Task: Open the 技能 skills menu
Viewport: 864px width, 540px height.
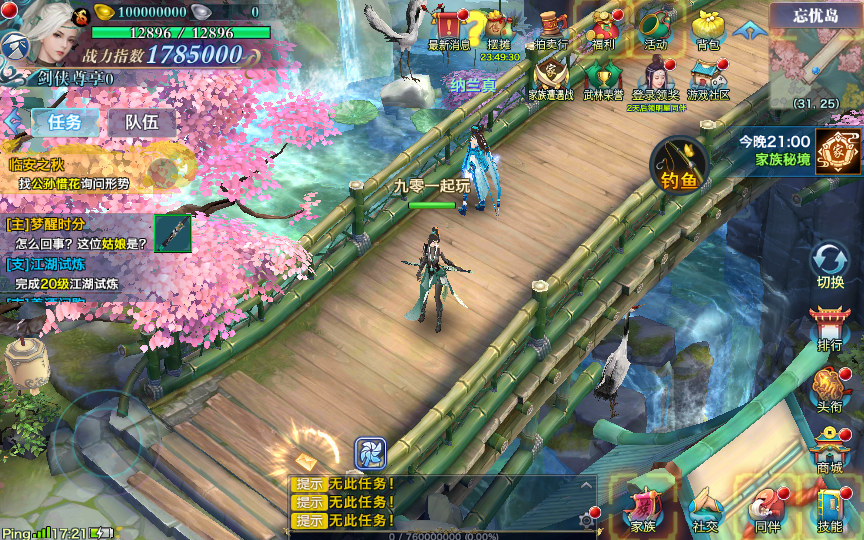Action: 830,508
